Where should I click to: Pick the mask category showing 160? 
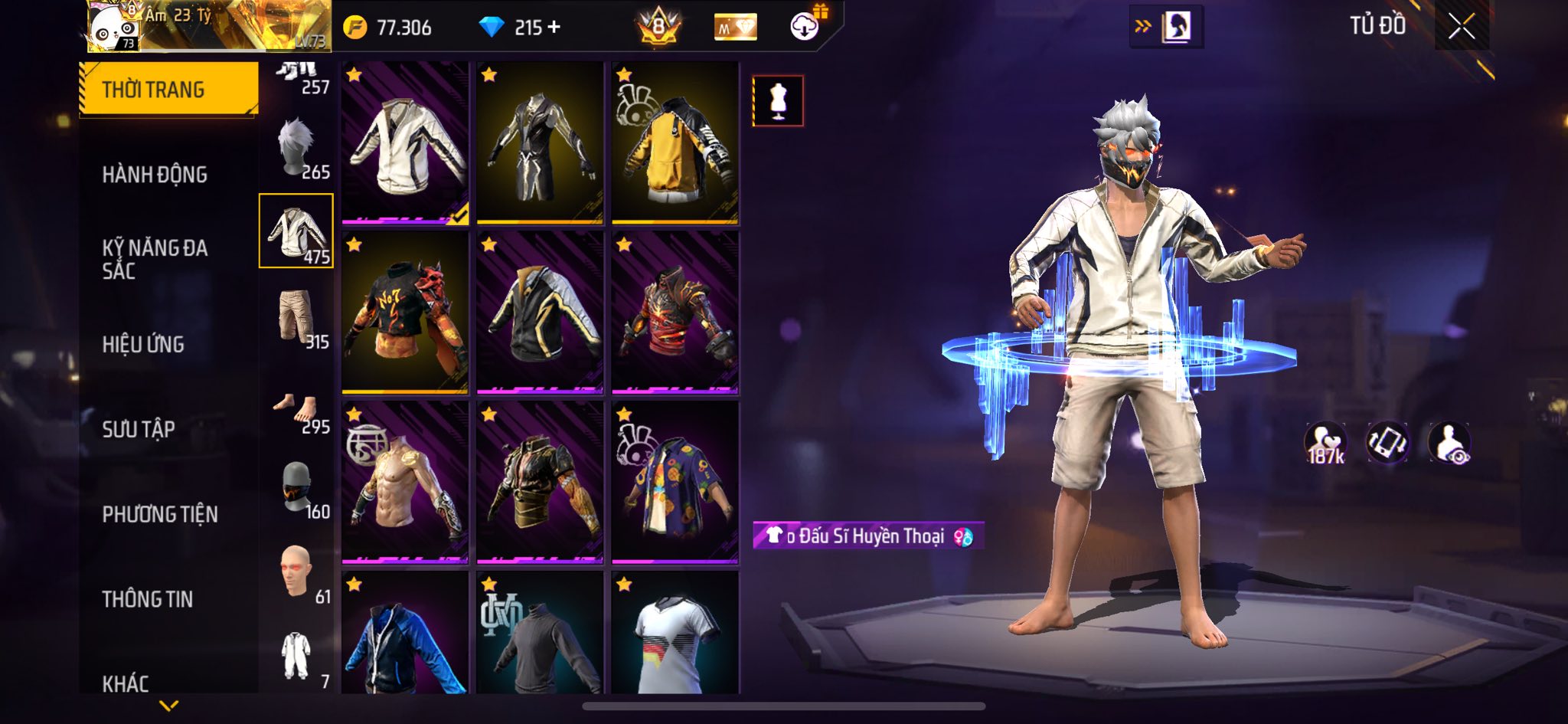tap(296, 489)
